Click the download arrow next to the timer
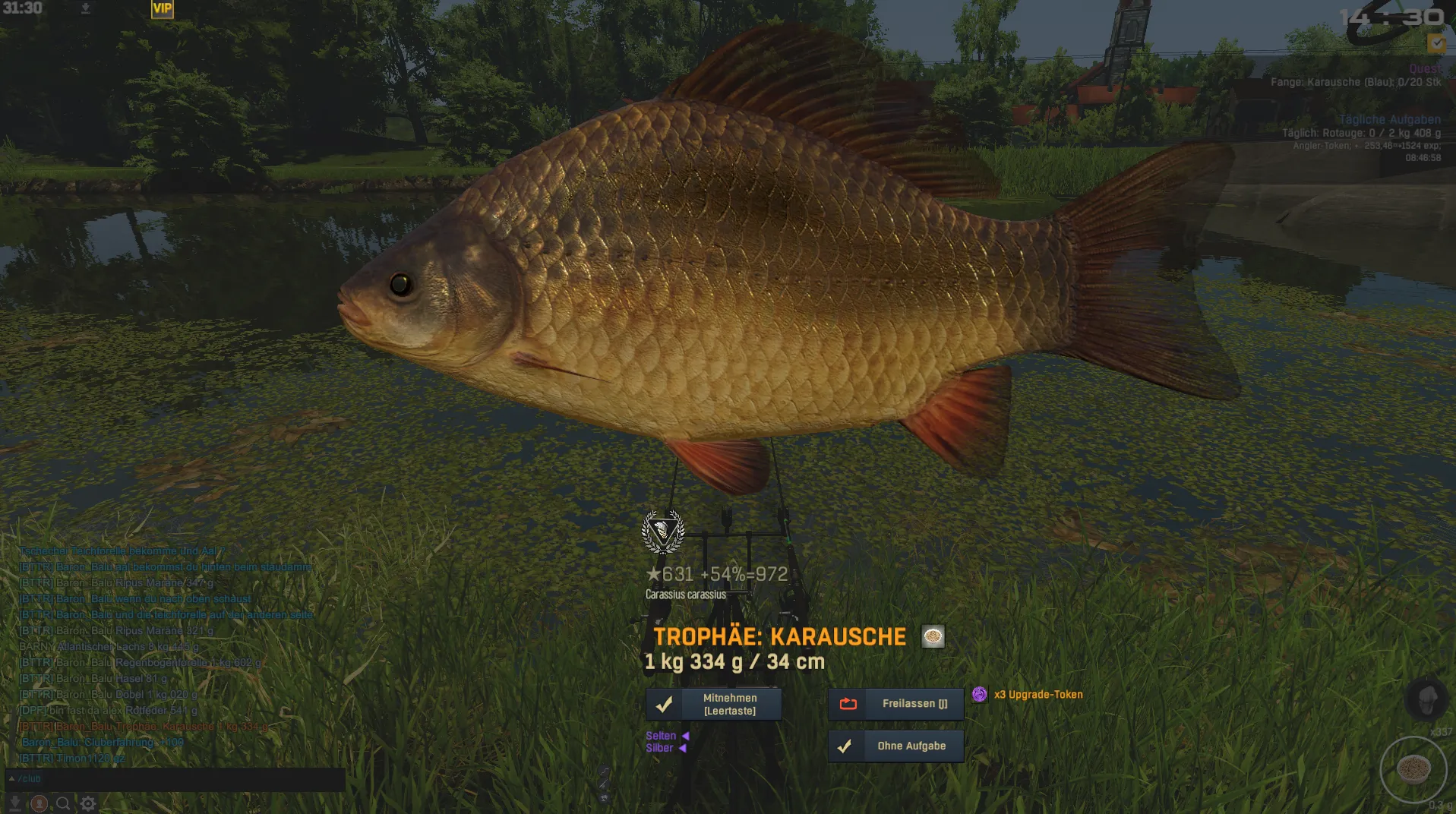 click(x=86, y=8)
